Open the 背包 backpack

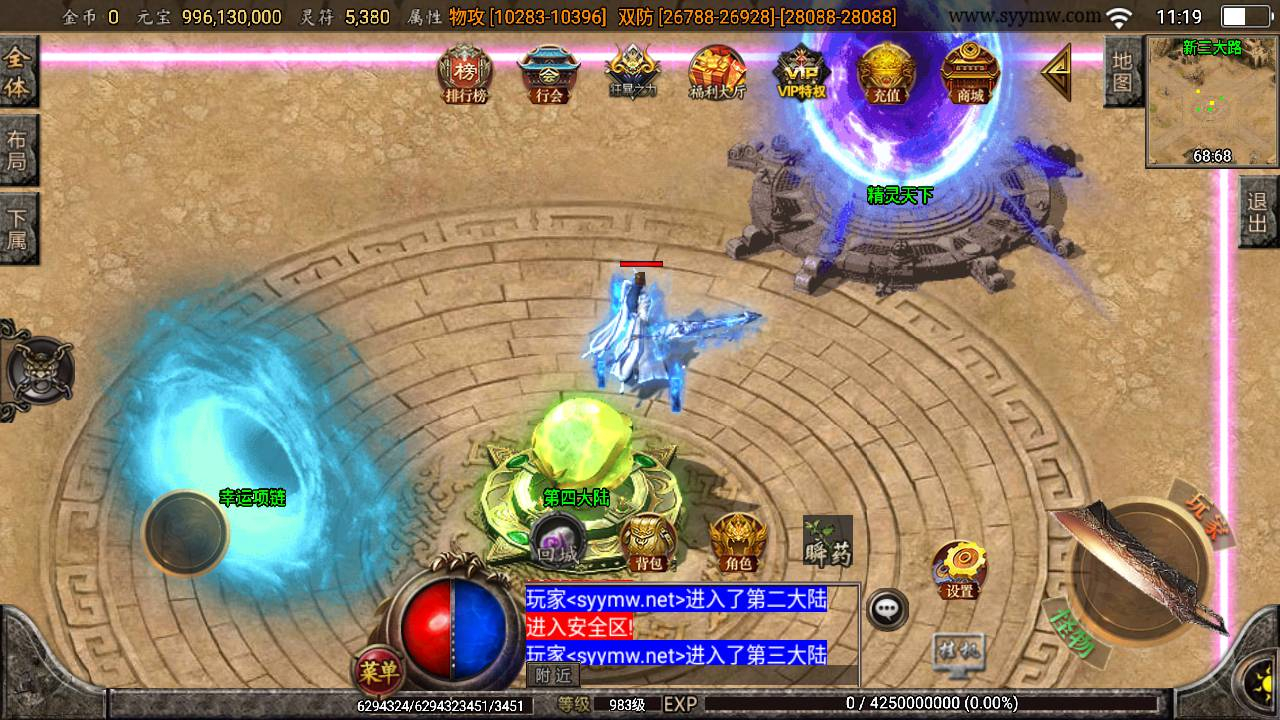(648, 543)
